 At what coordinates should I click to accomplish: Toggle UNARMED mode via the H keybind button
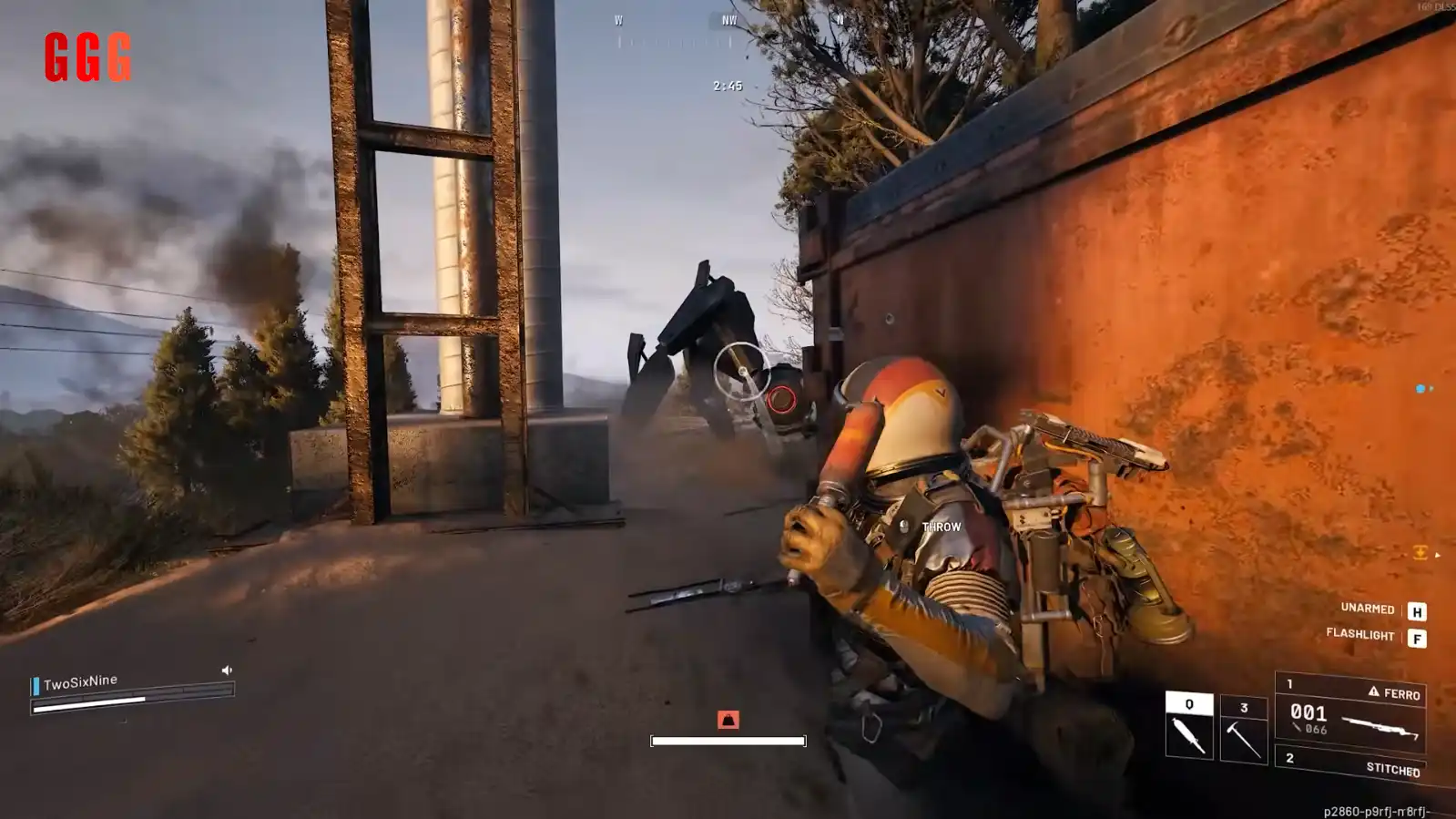click(x=1417, y=610)
